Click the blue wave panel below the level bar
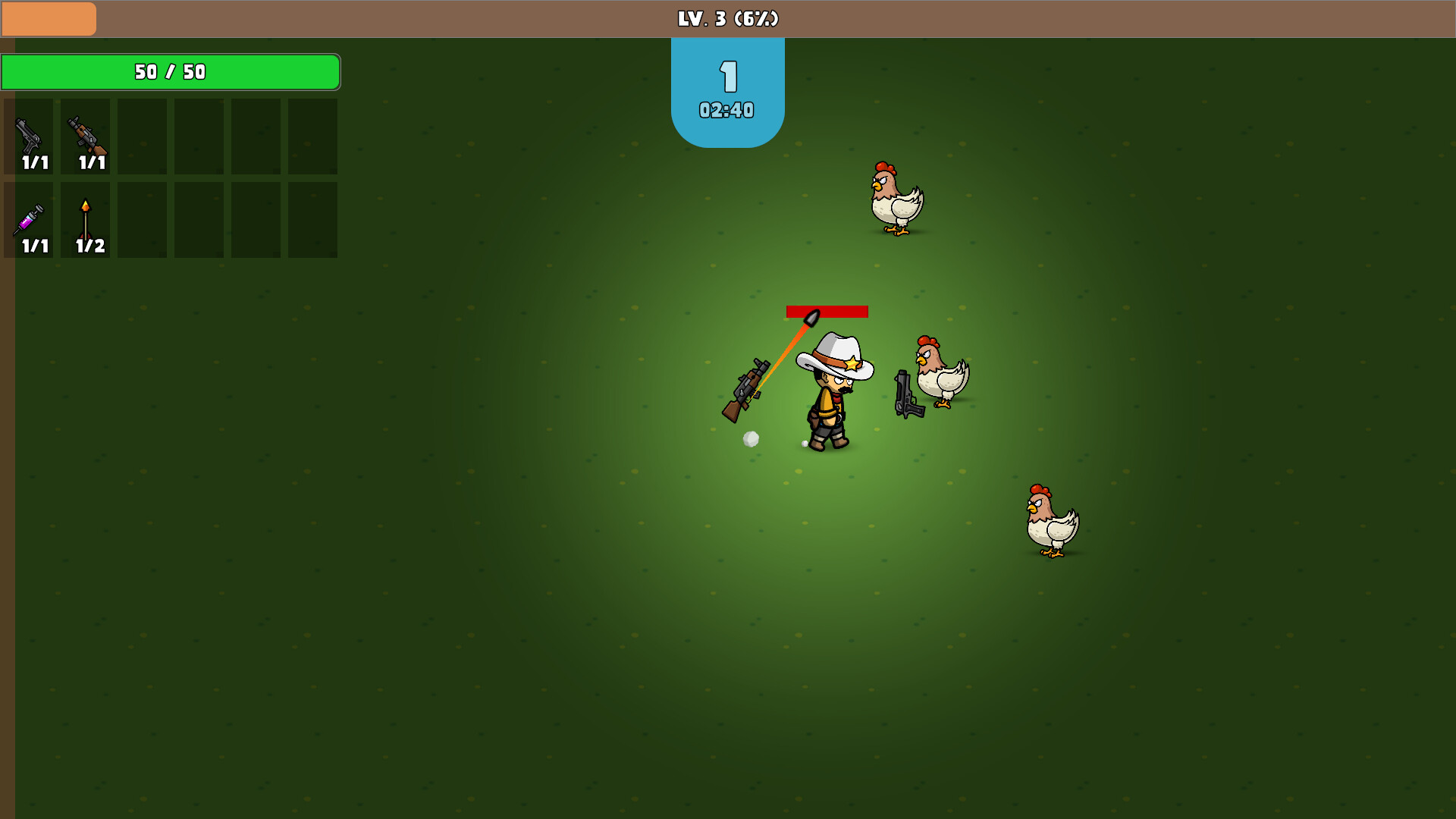This screenshot has width=1456, height=819. (726, 87)
